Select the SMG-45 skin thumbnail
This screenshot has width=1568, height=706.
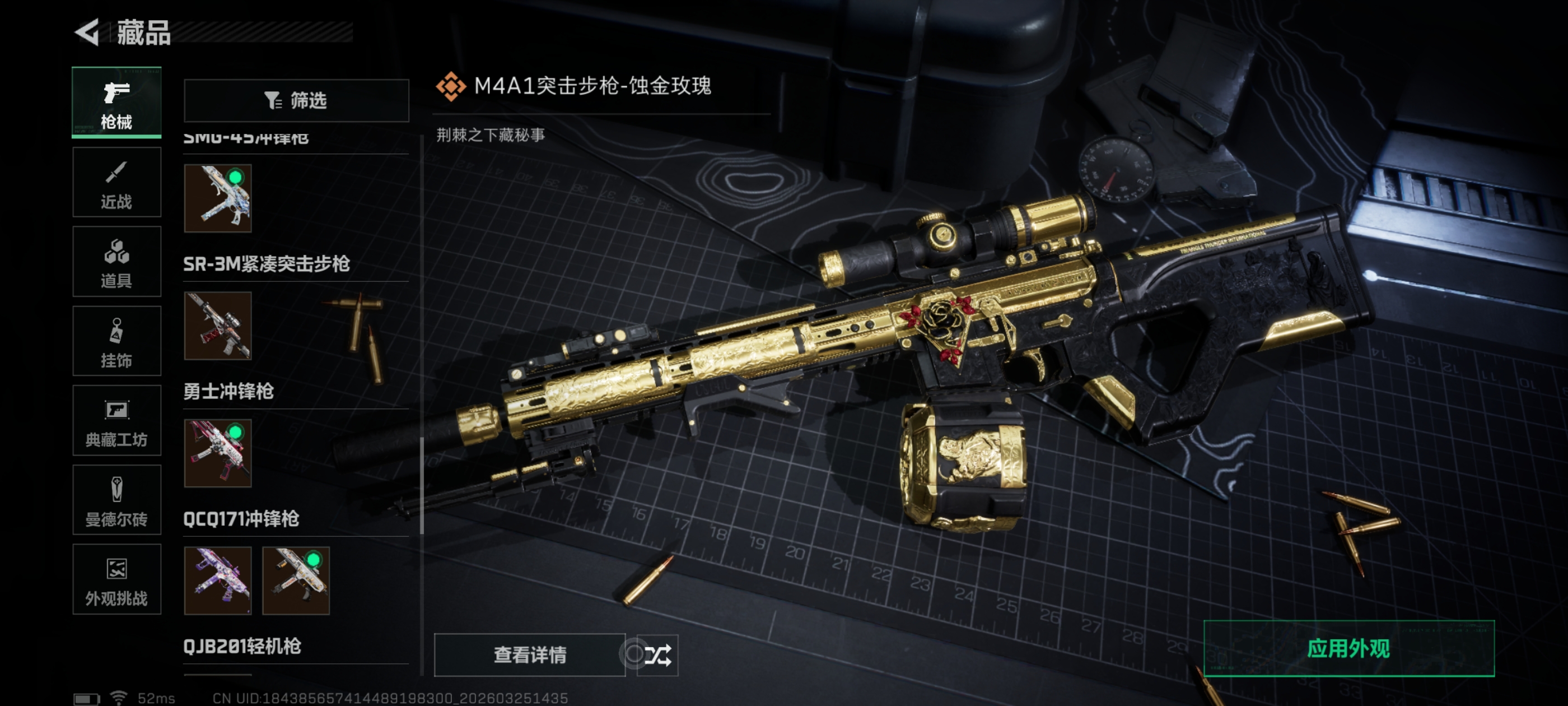click(x=217, y=198)
